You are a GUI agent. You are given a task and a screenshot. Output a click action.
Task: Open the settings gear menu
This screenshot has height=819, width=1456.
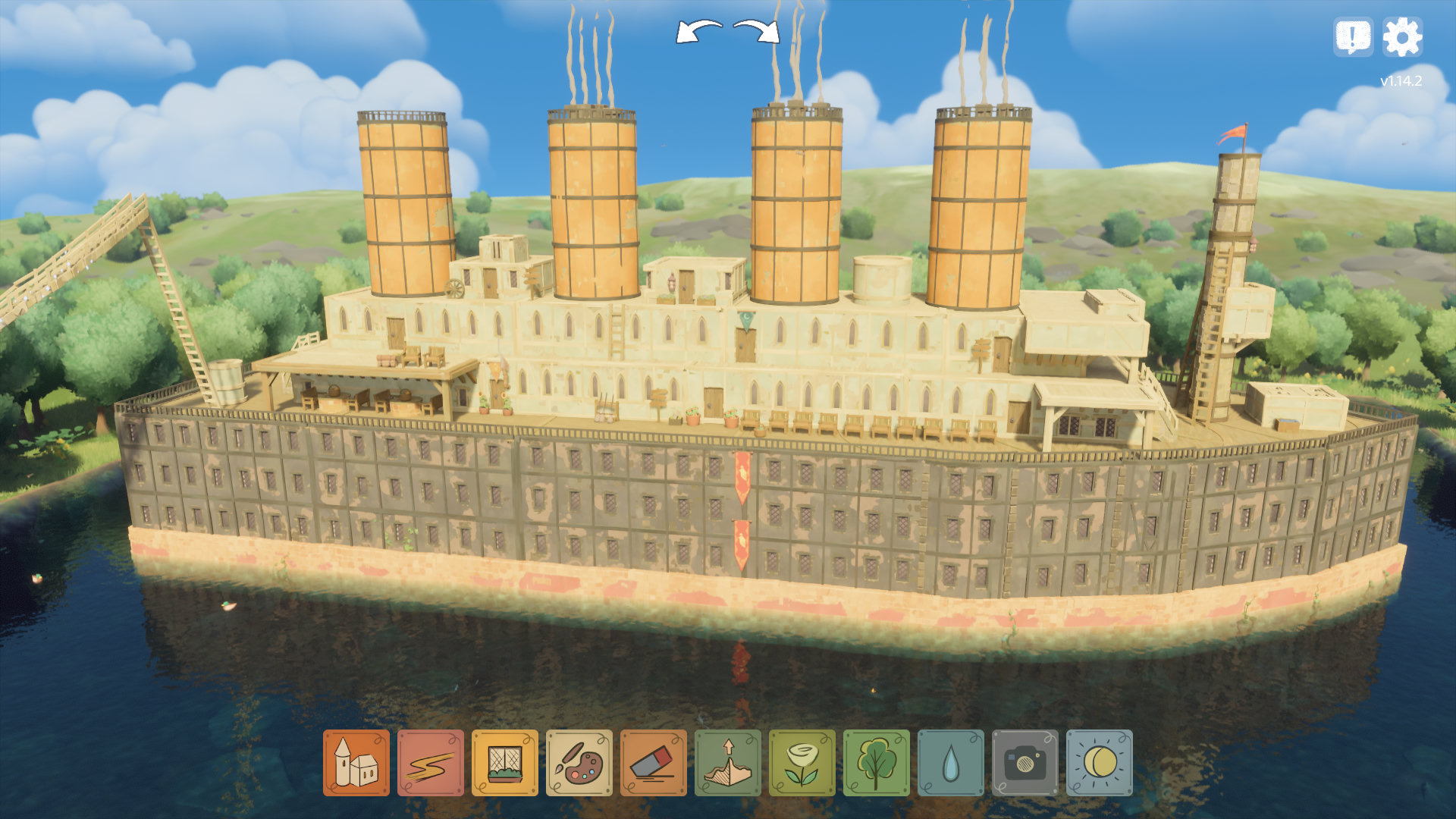(x=1402, y=36)
